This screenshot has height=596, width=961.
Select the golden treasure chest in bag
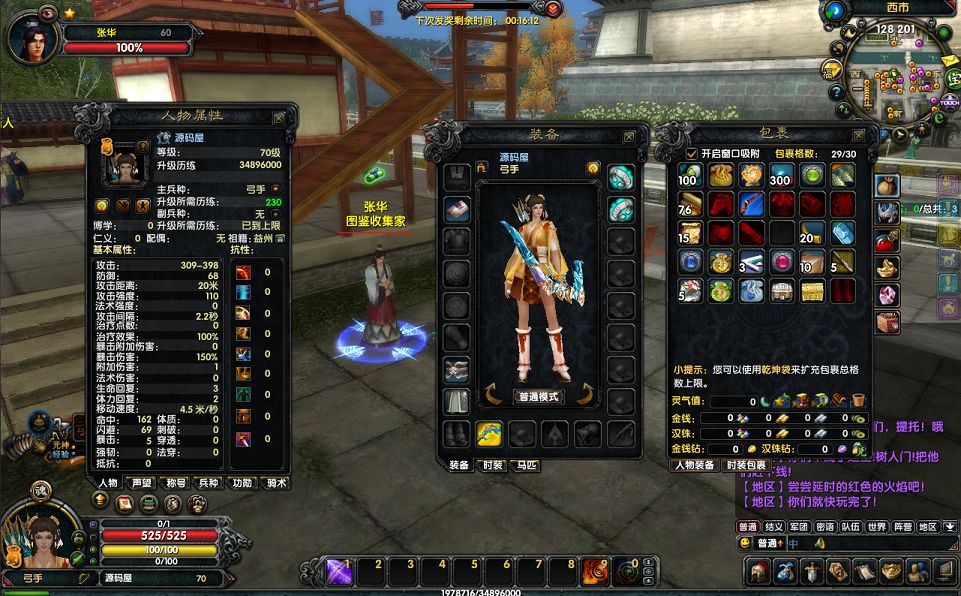tap(811, 290)
